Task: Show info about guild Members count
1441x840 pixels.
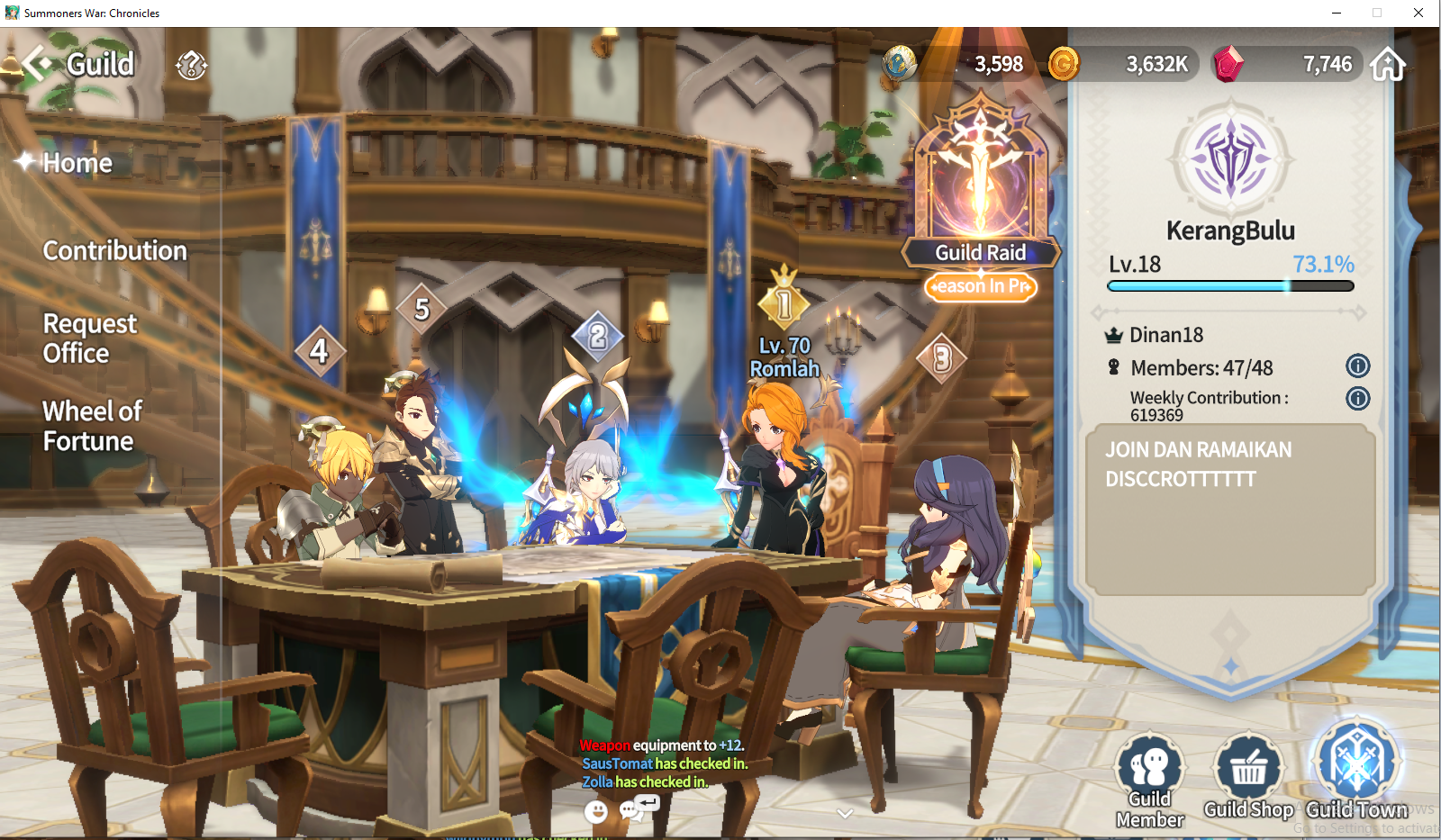Action: pos(1357,366)
